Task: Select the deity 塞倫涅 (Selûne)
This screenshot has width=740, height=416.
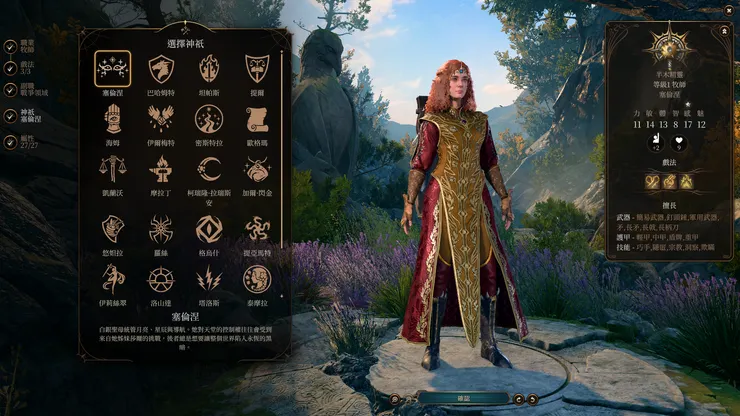Action: (x=113, y=69)
